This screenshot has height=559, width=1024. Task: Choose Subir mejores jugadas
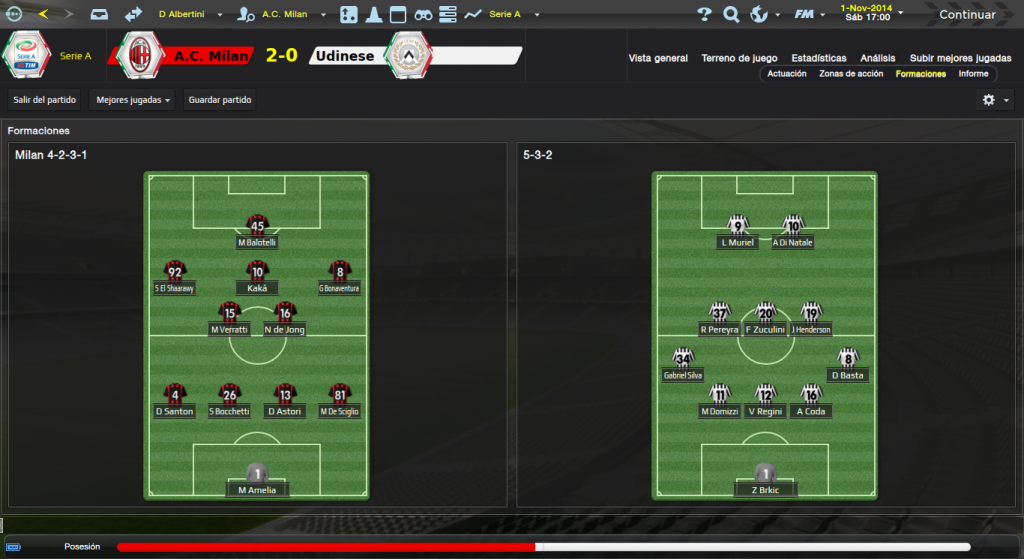click(960, 58)
